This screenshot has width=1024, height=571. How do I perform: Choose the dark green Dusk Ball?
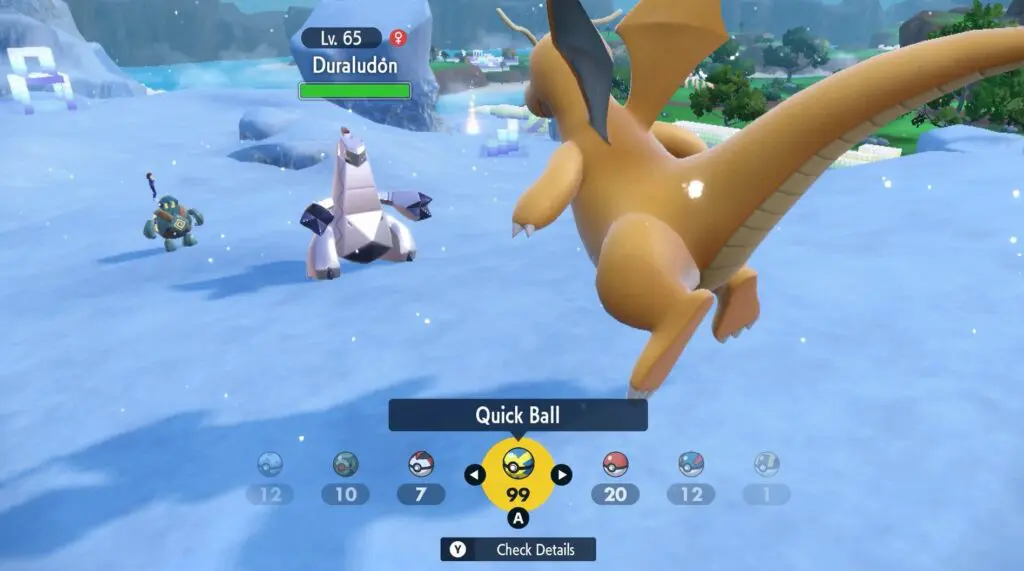point(345,464)
